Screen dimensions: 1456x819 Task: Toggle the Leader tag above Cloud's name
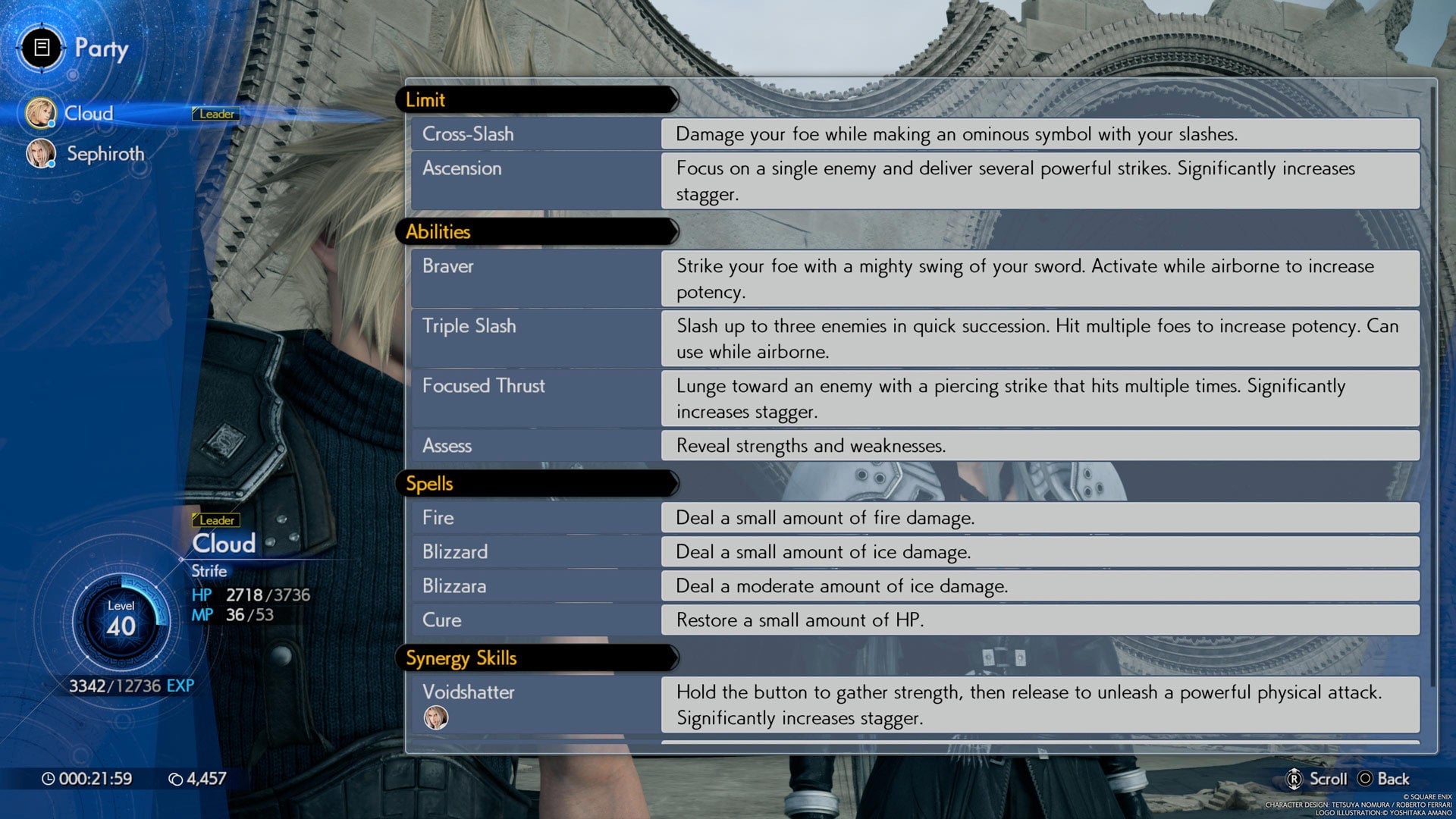216,520
